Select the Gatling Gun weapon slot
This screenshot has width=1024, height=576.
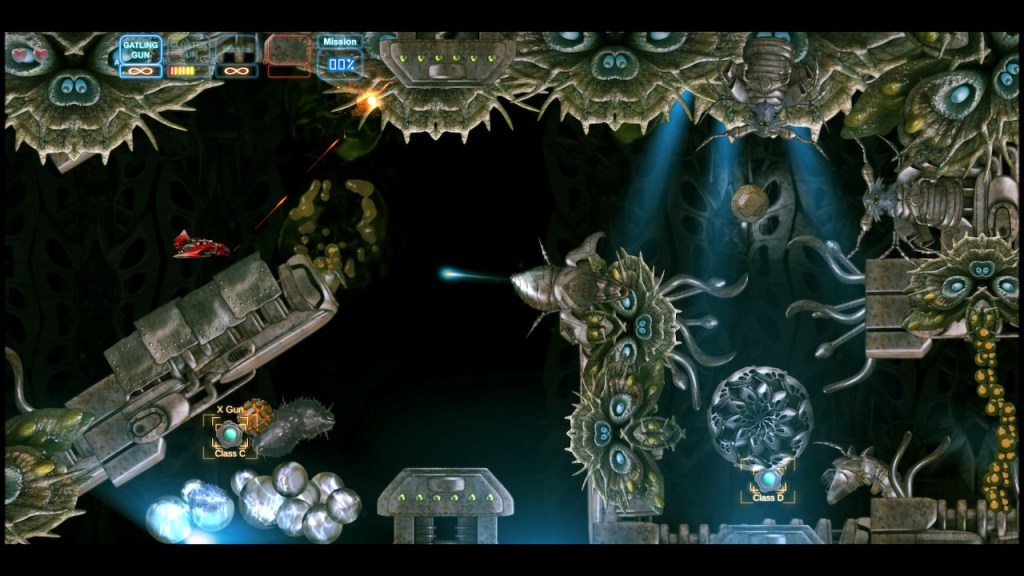click(141, 50)
